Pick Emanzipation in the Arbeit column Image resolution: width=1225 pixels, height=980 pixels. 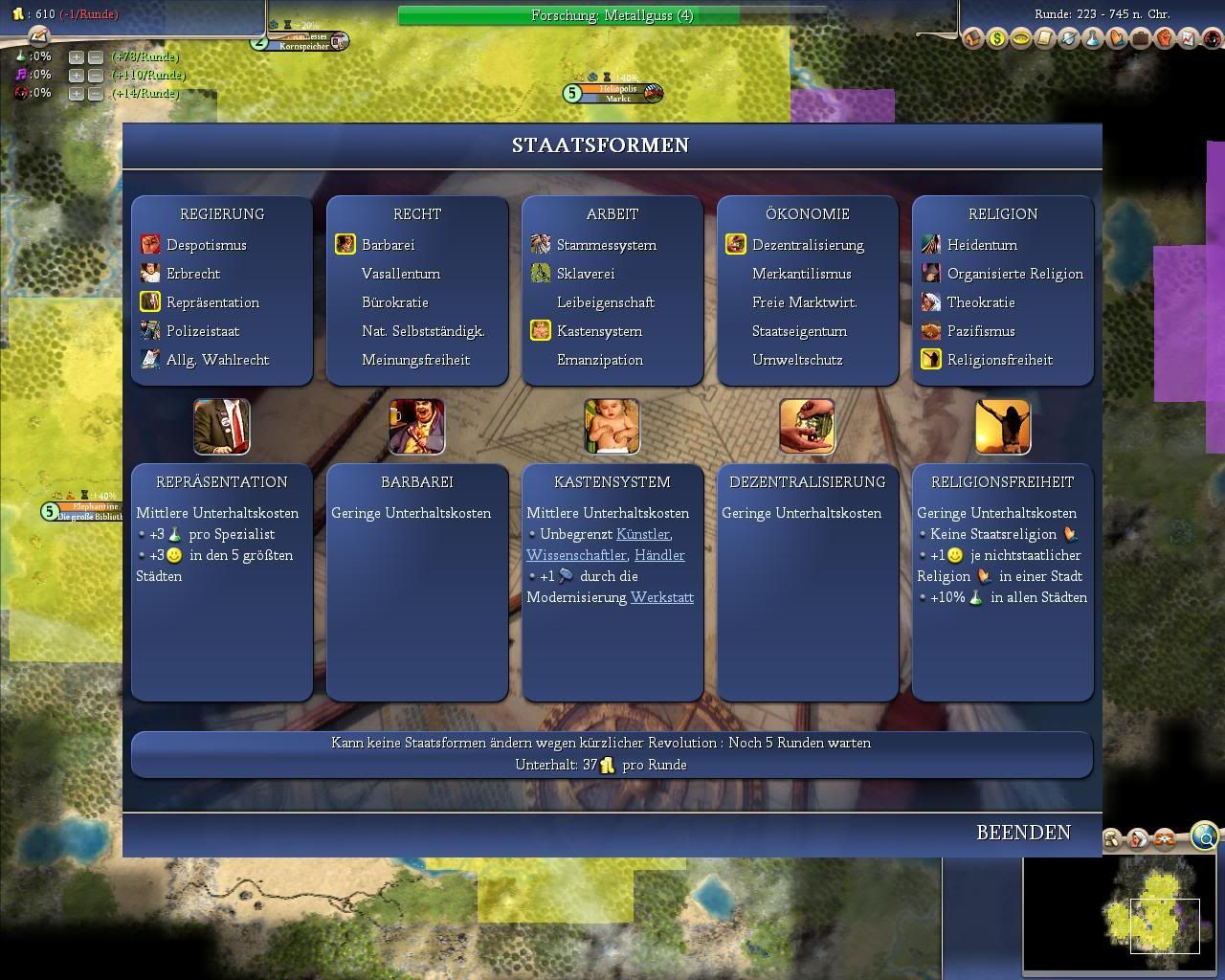[x=599, y=360]
